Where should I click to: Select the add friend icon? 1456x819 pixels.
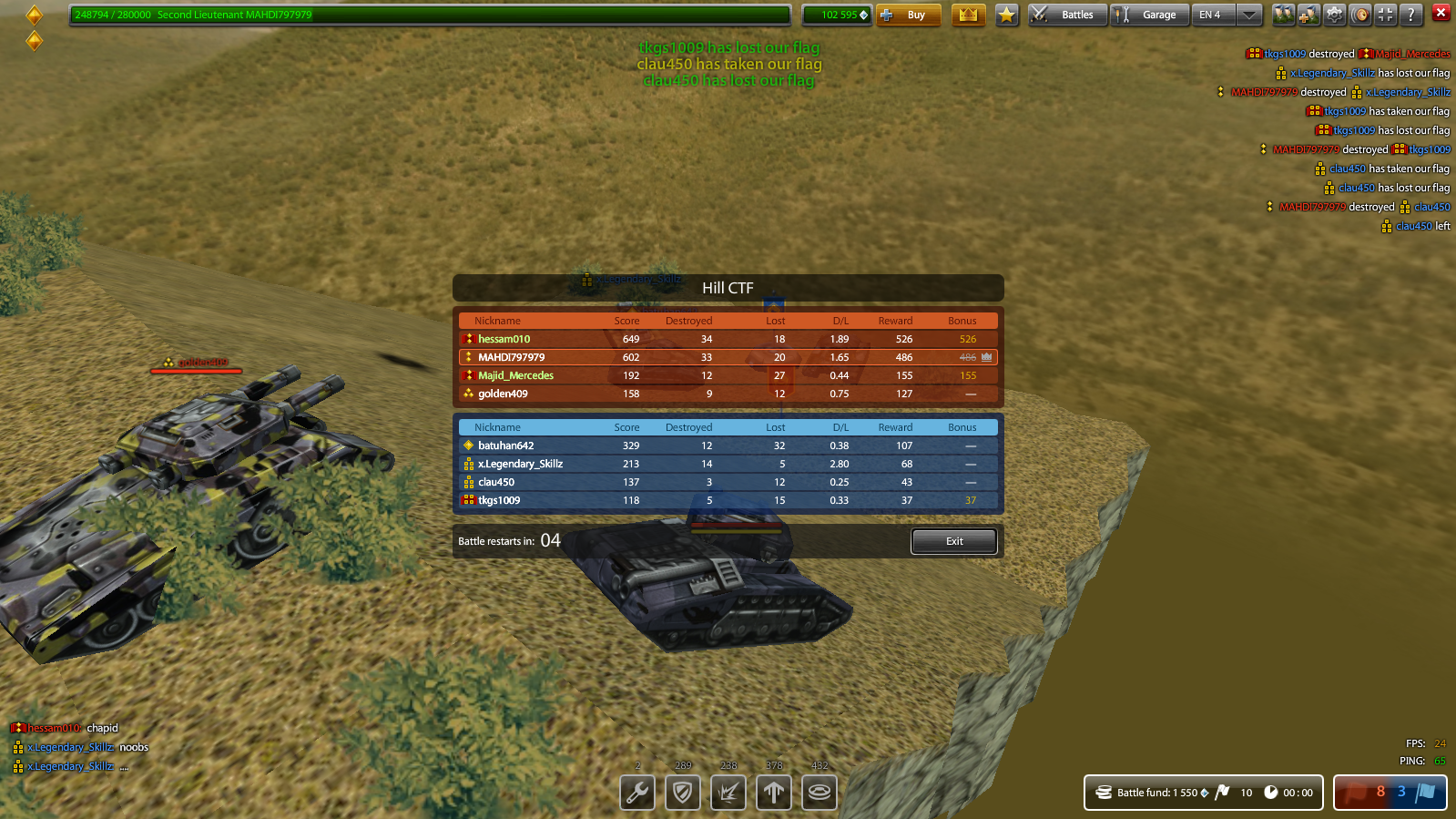(1308, 14)
